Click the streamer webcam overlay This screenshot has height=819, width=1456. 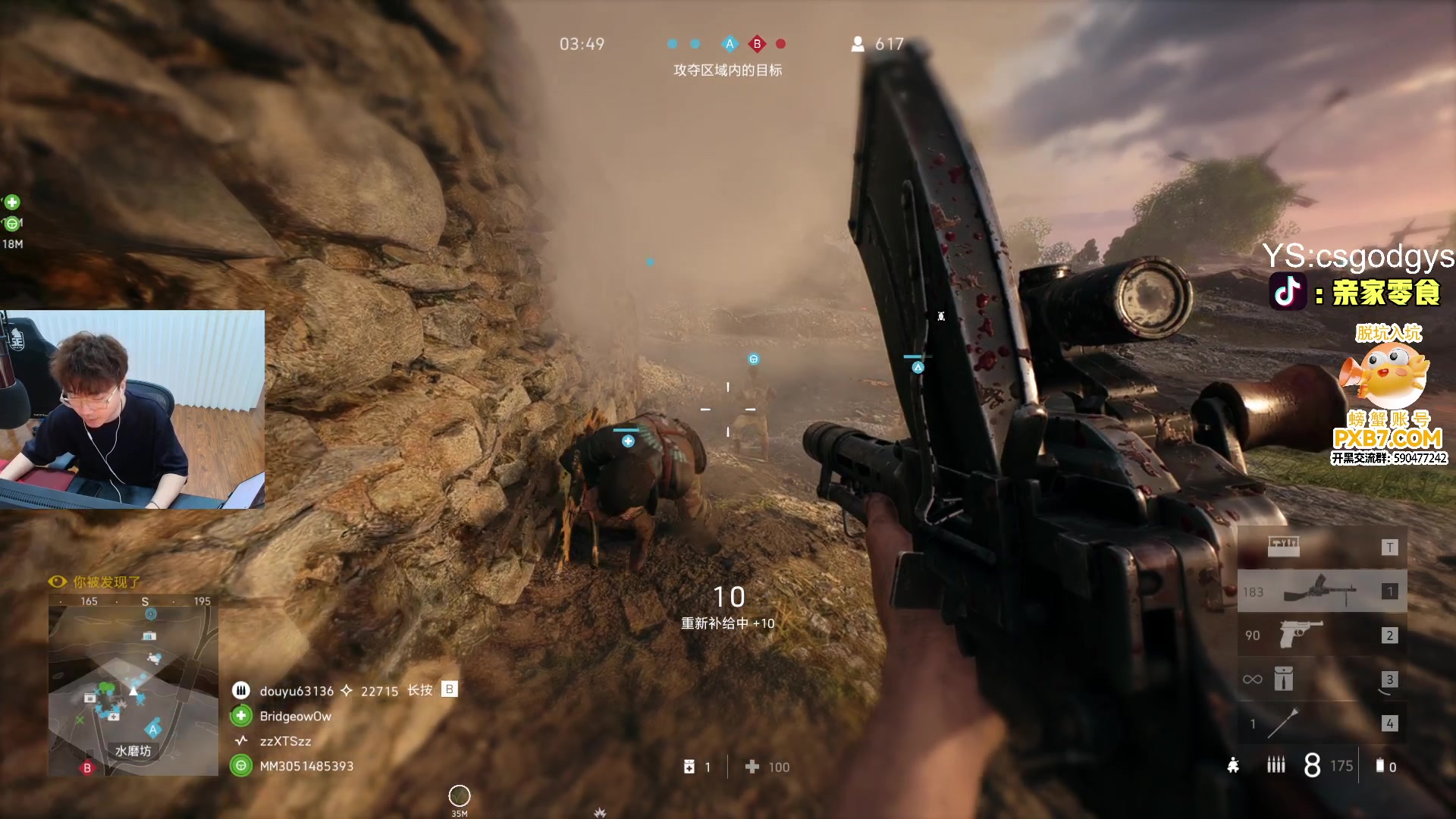[133, 409]
